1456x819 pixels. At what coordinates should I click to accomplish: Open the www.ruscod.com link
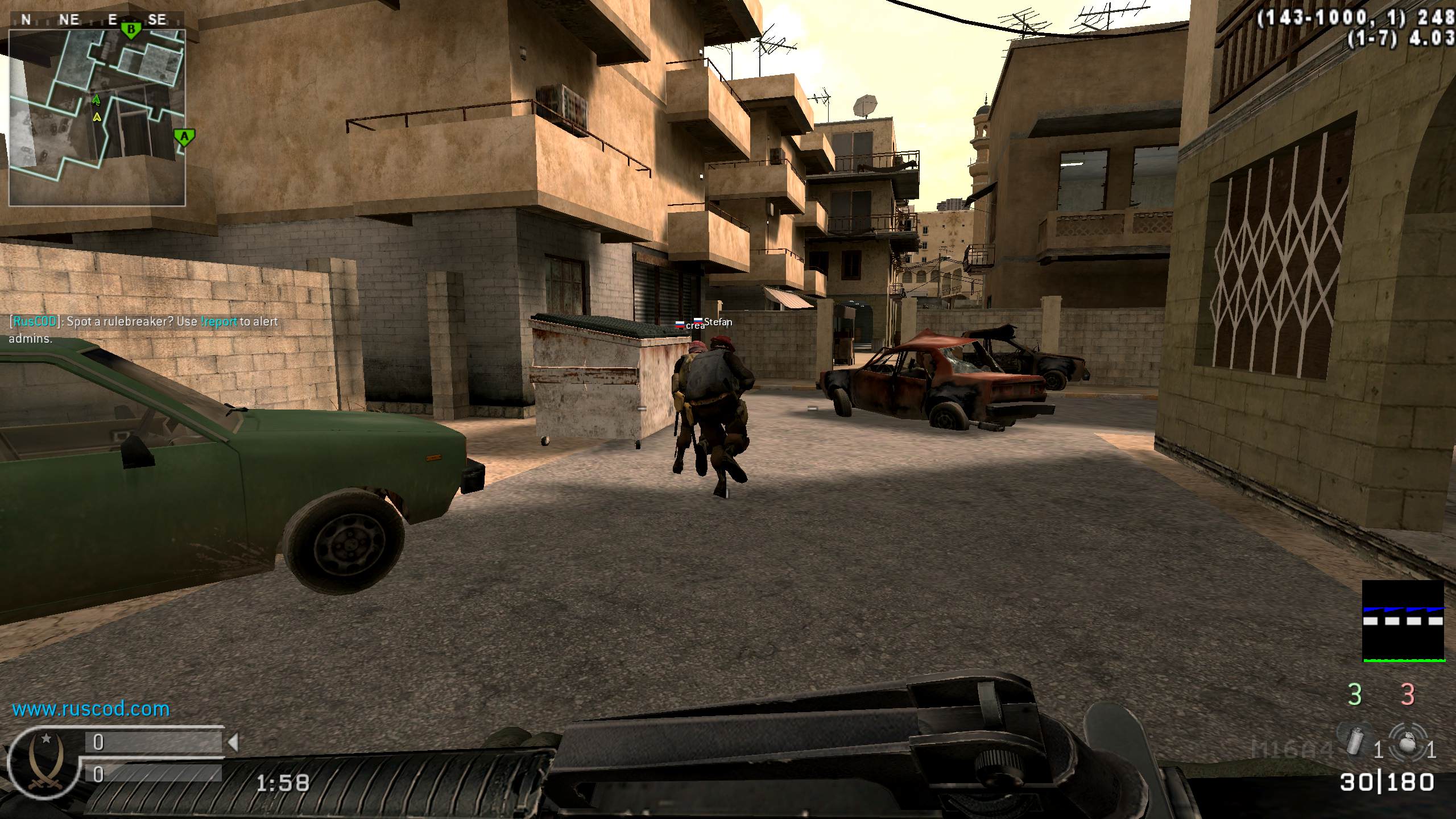91,709
